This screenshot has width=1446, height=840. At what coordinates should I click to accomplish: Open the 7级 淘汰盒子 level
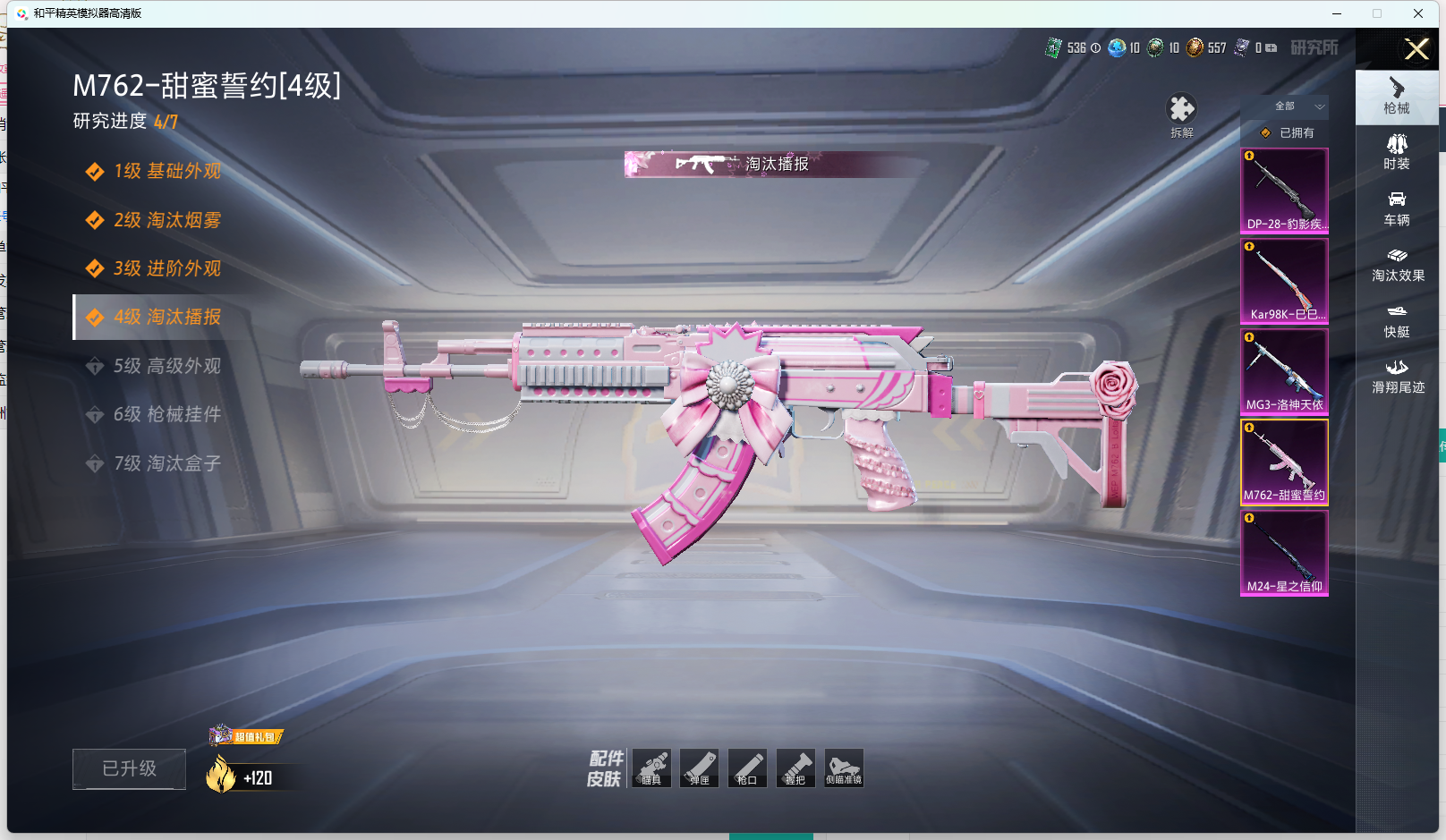click(x=166, y=463)
